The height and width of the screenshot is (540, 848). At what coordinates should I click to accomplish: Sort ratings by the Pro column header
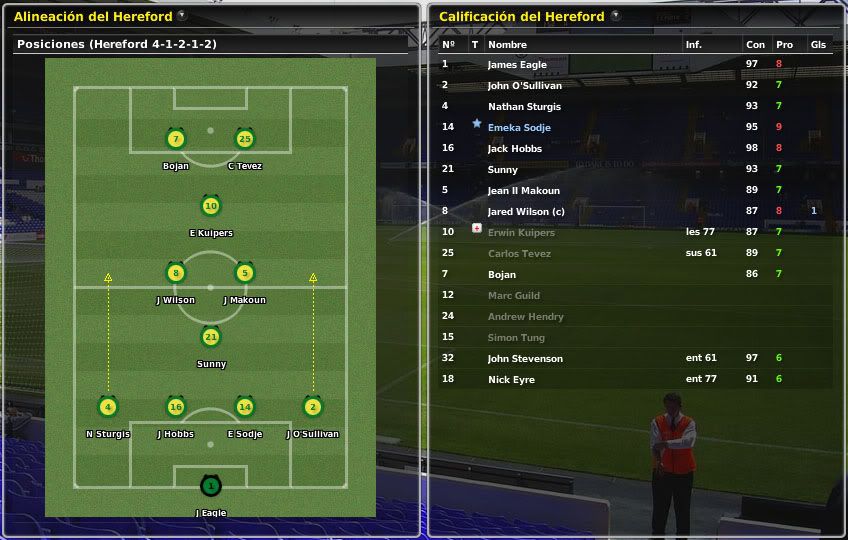click(784, 44)
